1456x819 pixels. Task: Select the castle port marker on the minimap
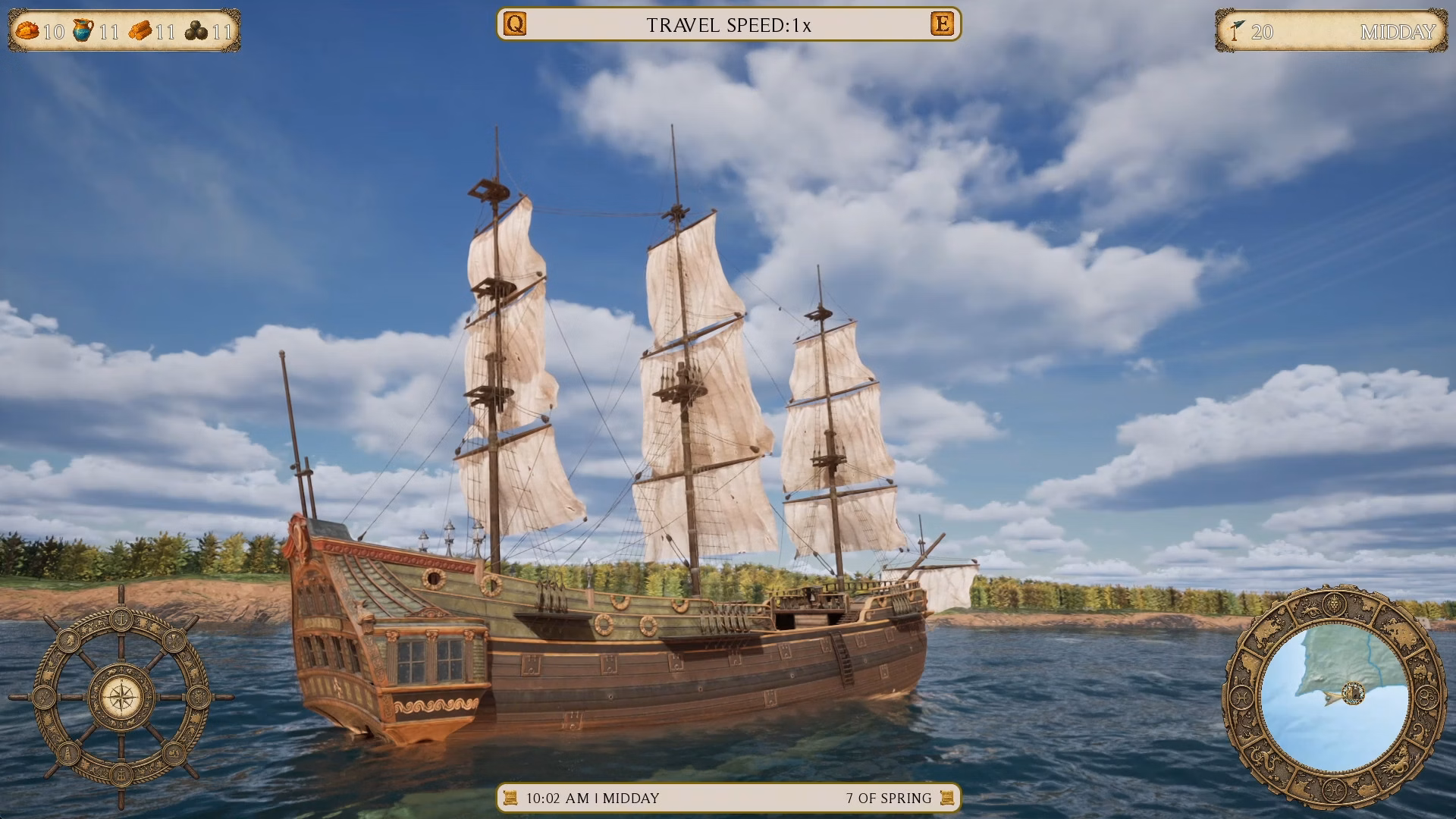tap(1354, 693)
